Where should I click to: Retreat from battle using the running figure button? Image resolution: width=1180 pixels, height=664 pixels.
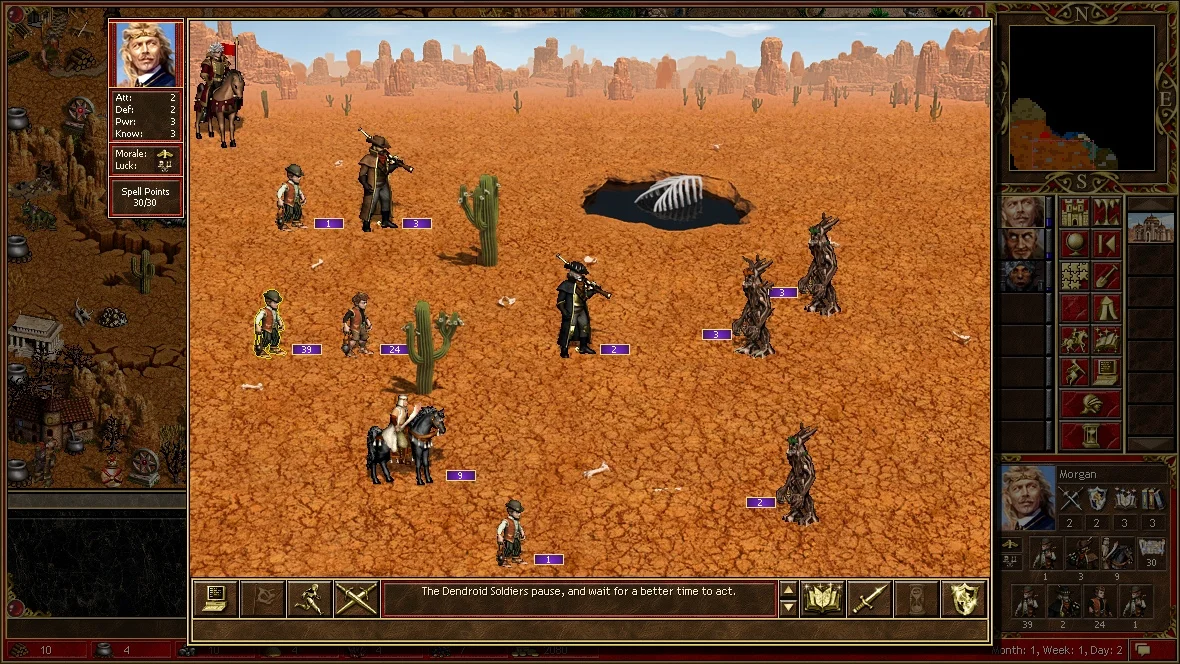(x=309, y=598)
